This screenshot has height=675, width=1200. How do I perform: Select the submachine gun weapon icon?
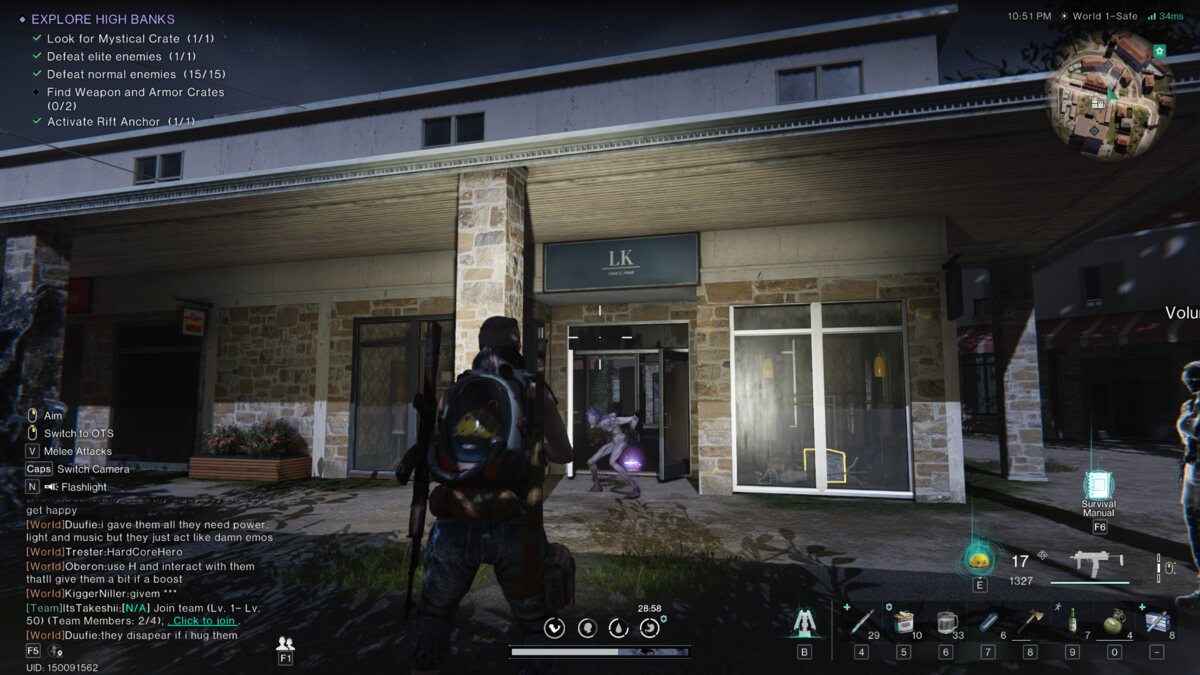tap(1097, 561)
